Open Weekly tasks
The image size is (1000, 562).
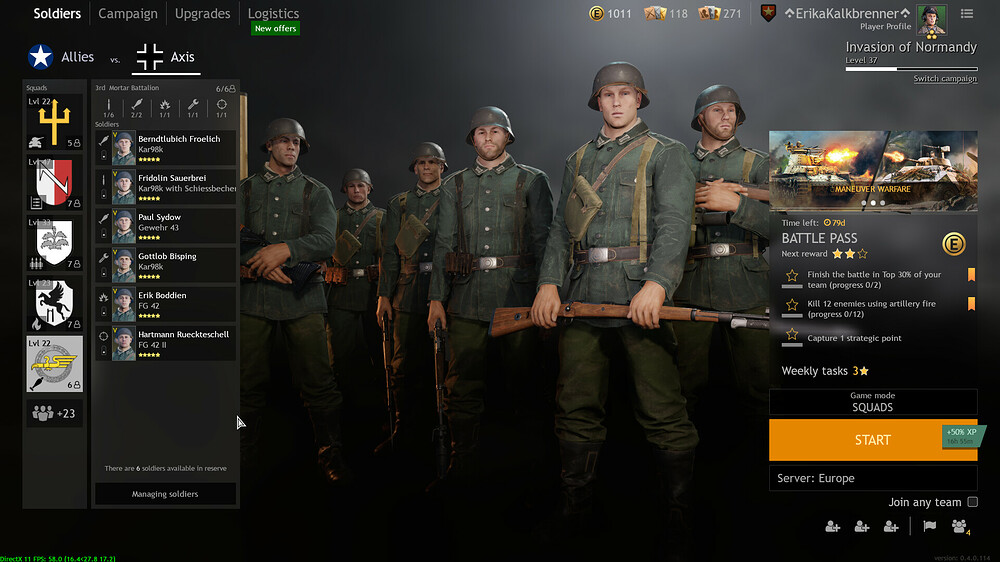tap(825, 371)
